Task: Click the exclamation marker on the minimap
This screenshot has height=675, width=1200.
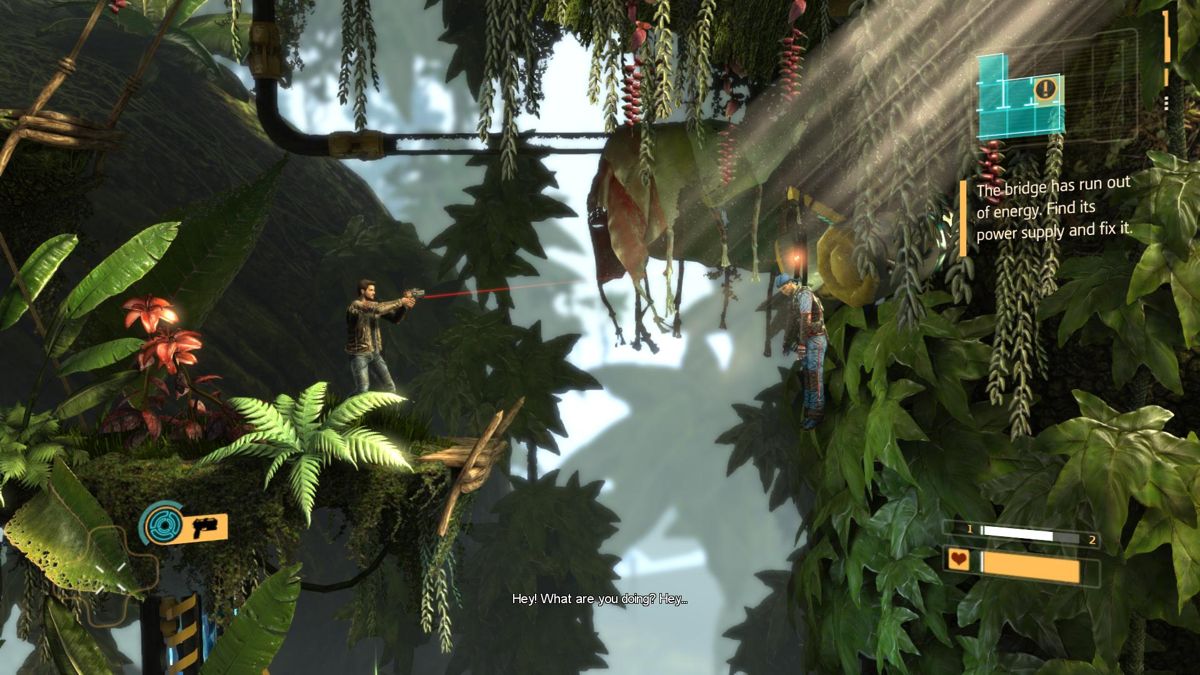Action: (x=1047, y=90)
